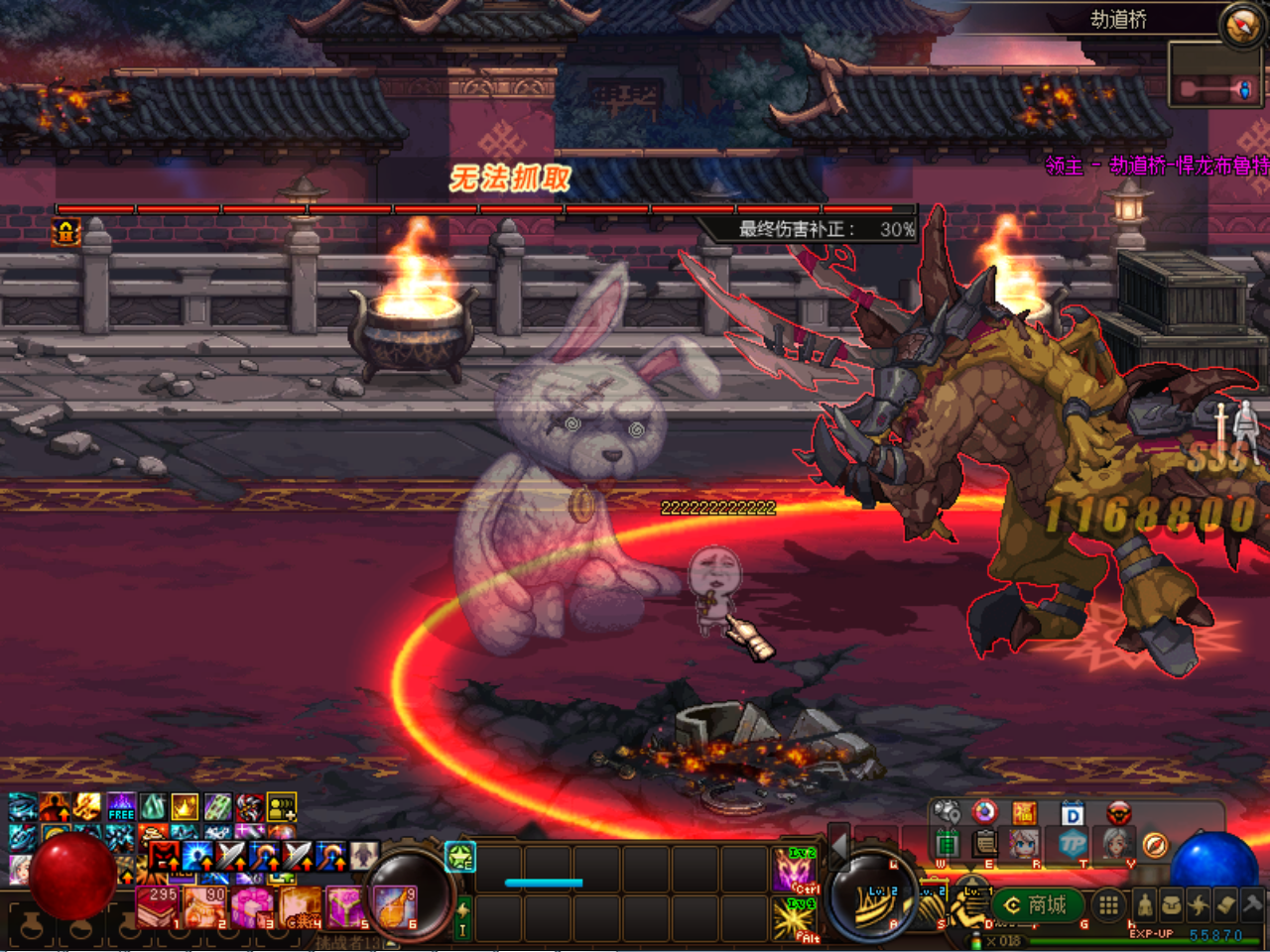Viewport: 1270px width, 952px height.
Task: Use the purple cube item in slot 5
Action: [x=347, y=907]
